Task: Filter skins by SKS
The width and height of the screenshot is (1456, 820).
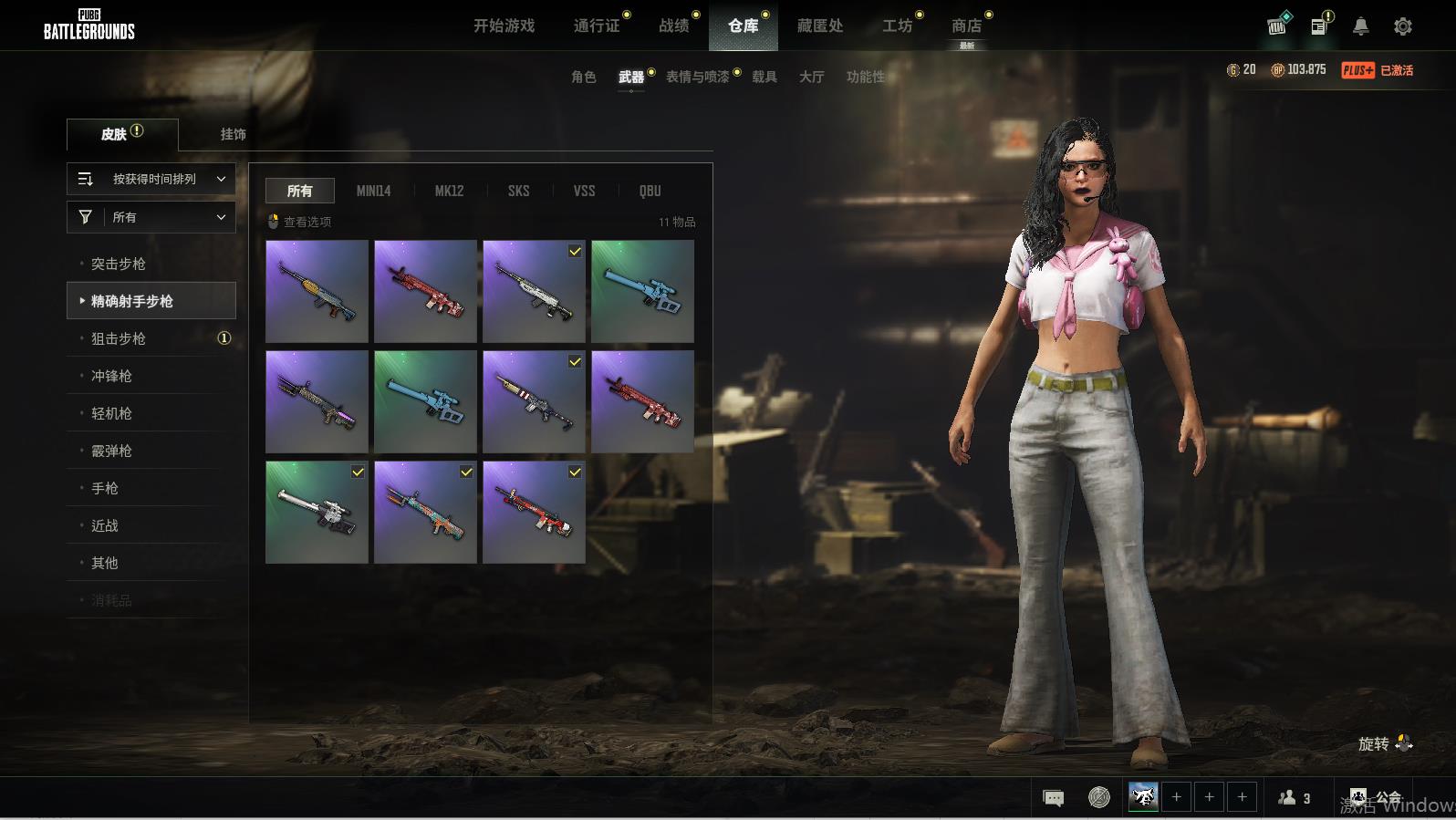Action: 518,192
